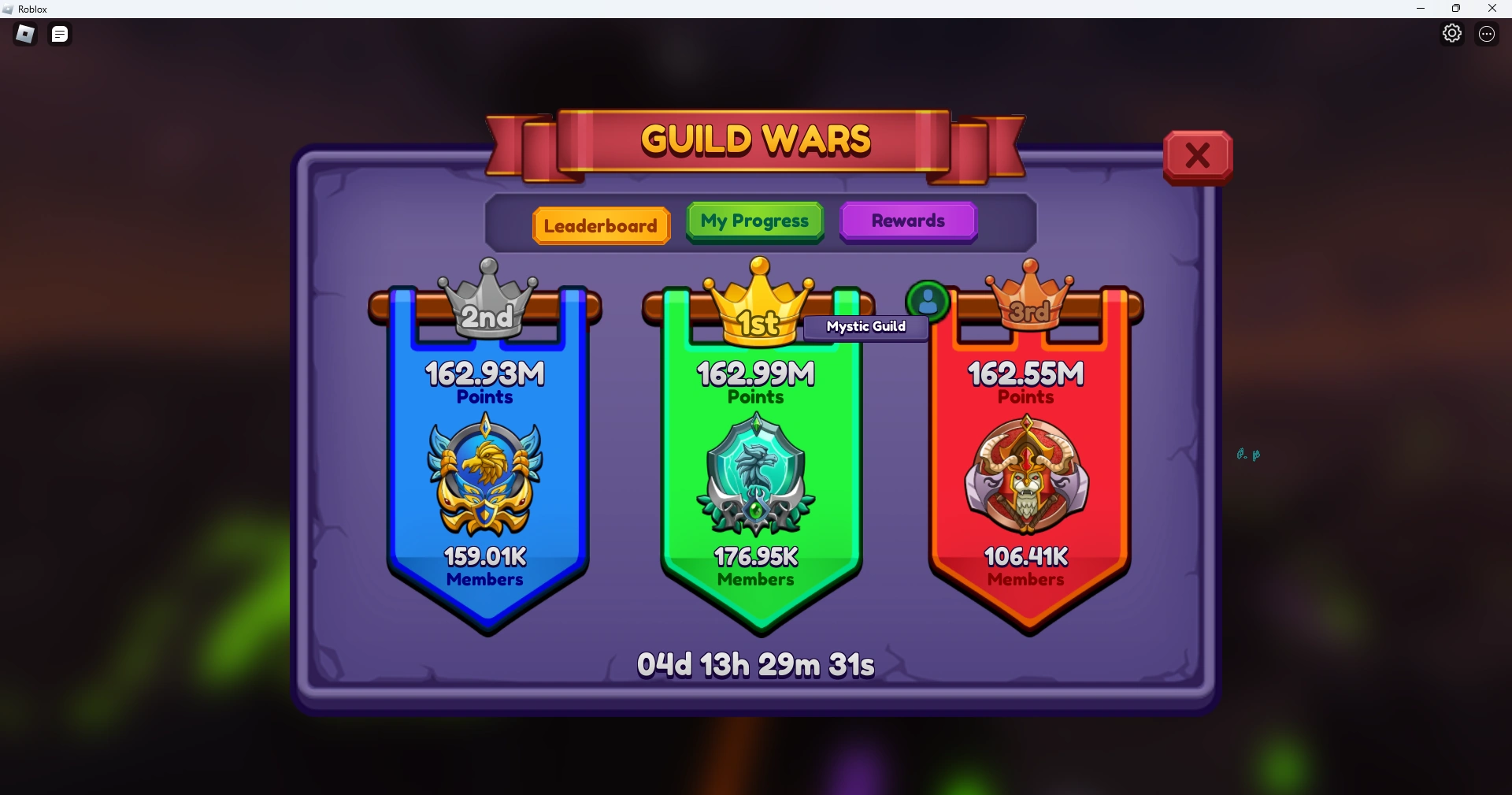Screen dimensions: 1512x795
Task: Select the My Progress tab
Action: [754, 221]
